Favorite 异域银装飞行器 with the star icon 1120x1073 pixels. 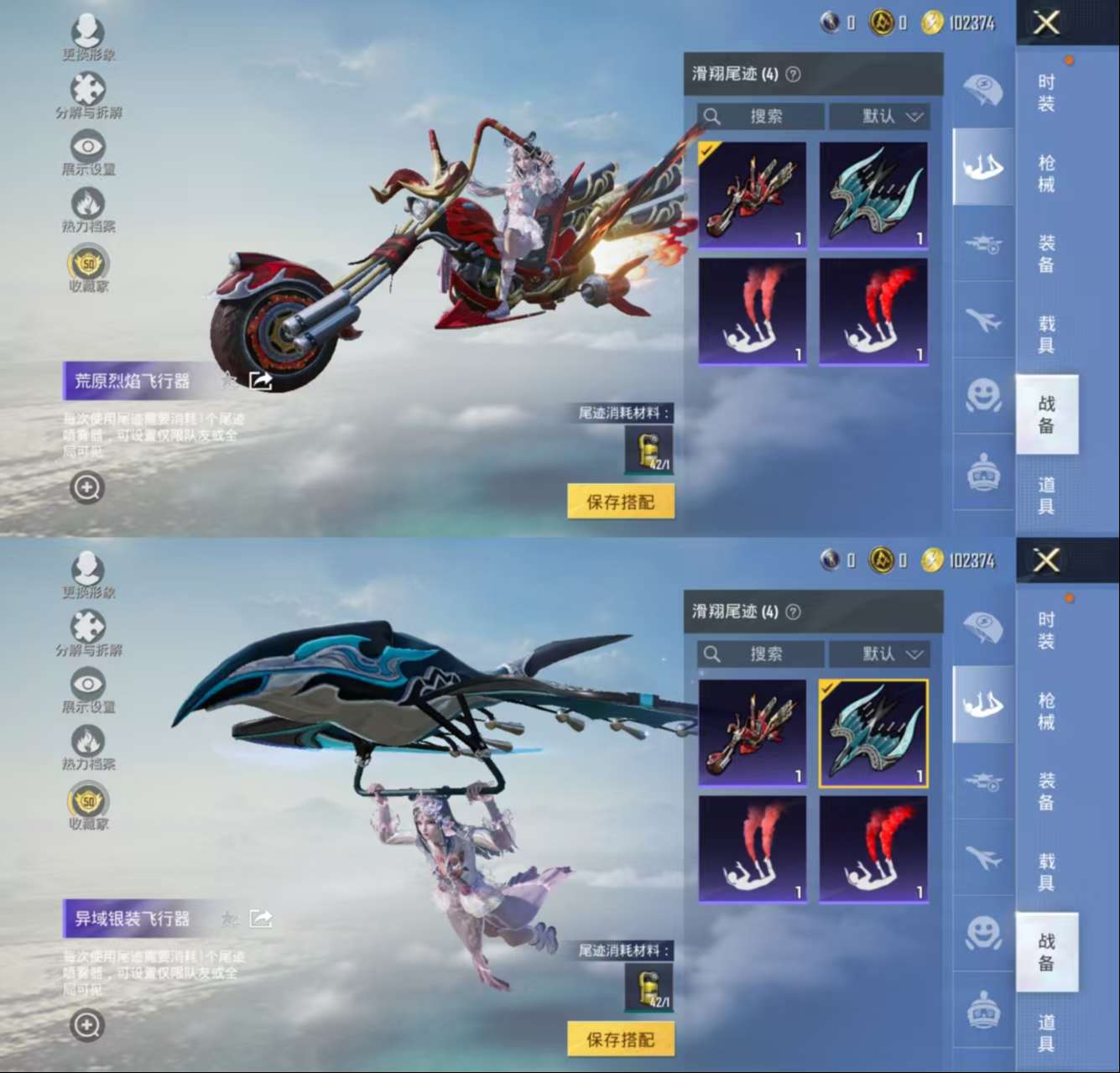[x=228, y=919]
